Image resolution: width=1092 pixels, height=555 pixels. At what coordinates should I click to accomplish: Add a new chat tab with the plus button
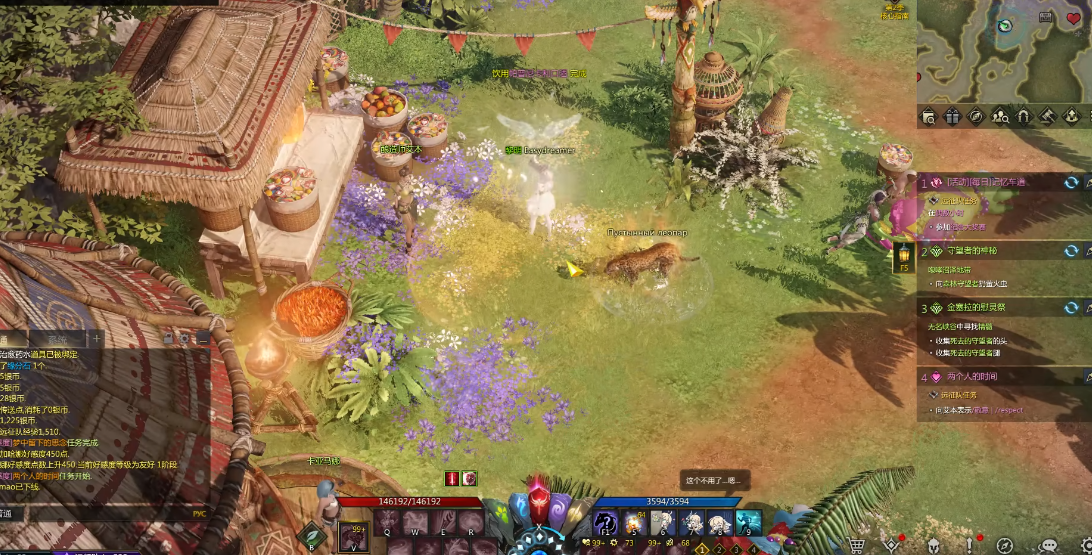pyautogui.click(x=96, y=339)
